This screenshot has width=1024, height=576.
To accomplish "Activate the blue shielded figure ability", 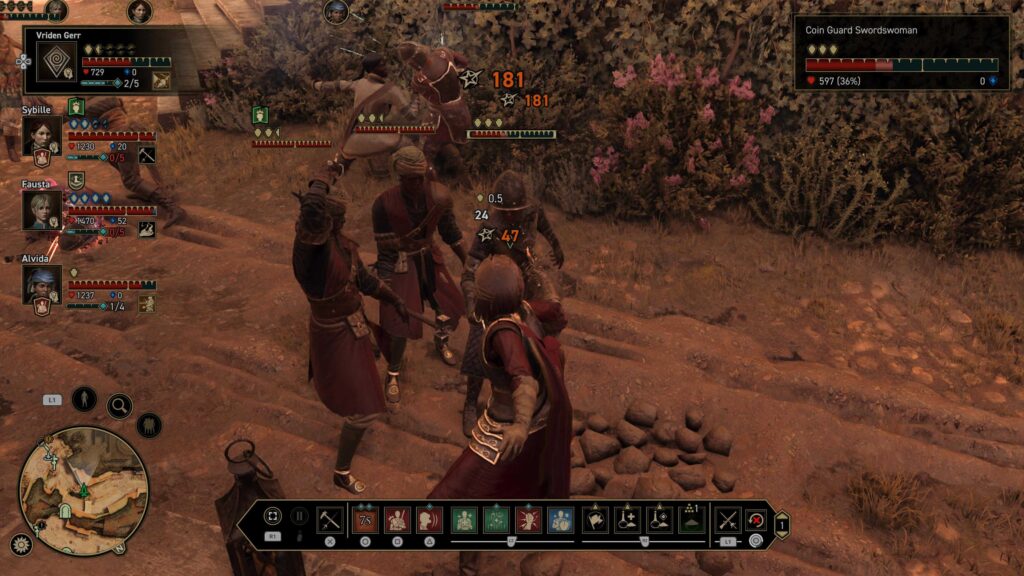I will point(560,519).
